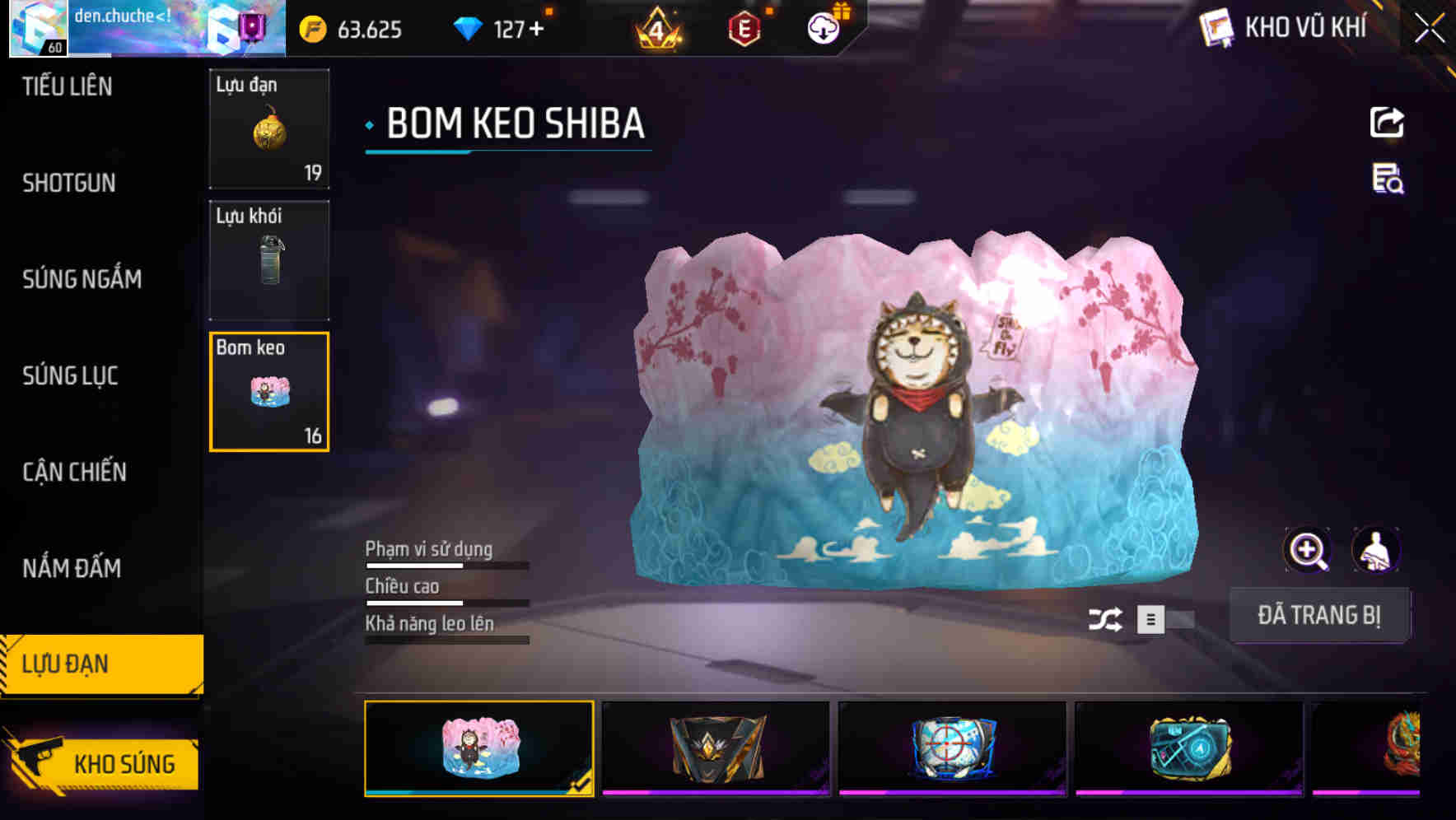Viewport: 1456px width, 820px height.
Task: Click the magnifying glass zoom preview icon
Action: pos(1308,549)
